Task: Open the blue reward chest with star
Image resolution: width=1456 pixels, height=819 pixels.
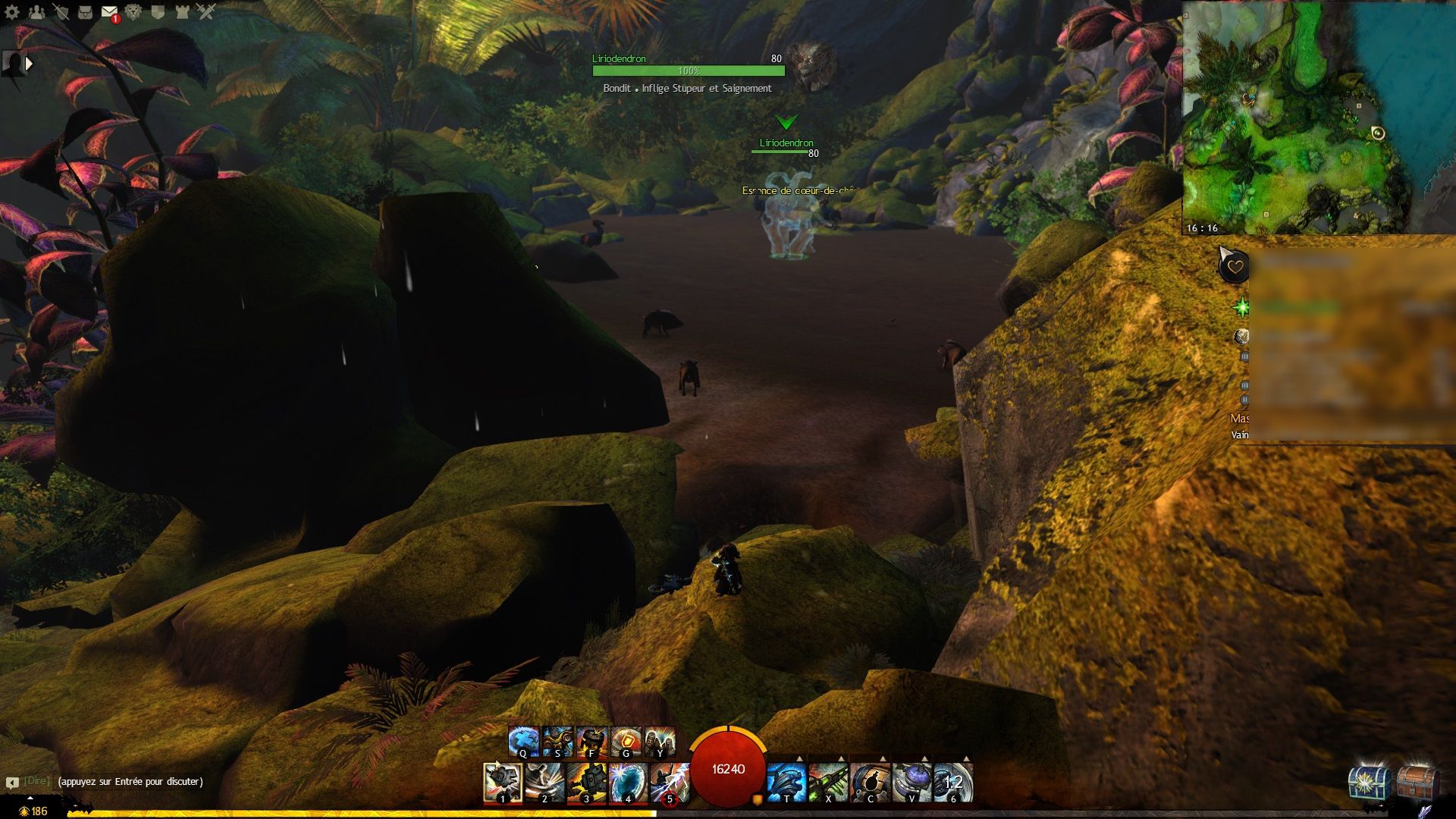Action: [x=1369, y=782]
